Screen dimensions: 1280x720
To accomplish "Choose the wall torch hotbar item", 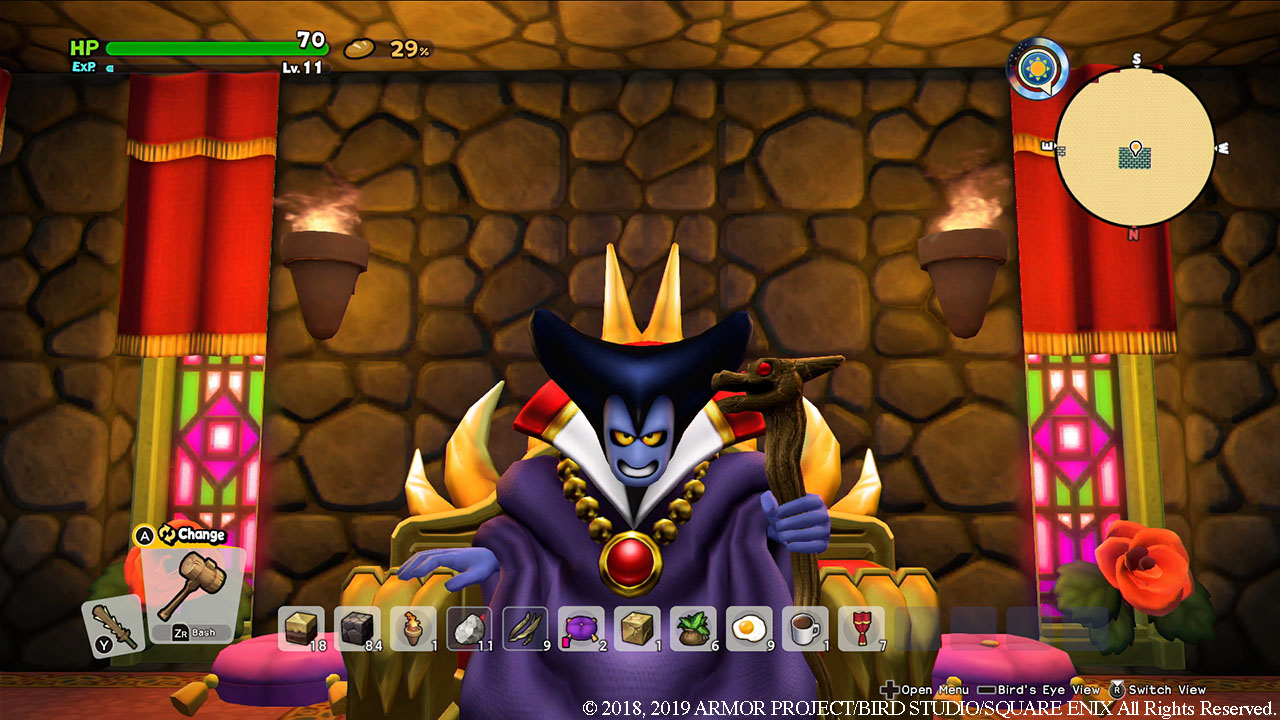I will click(413, 628).
